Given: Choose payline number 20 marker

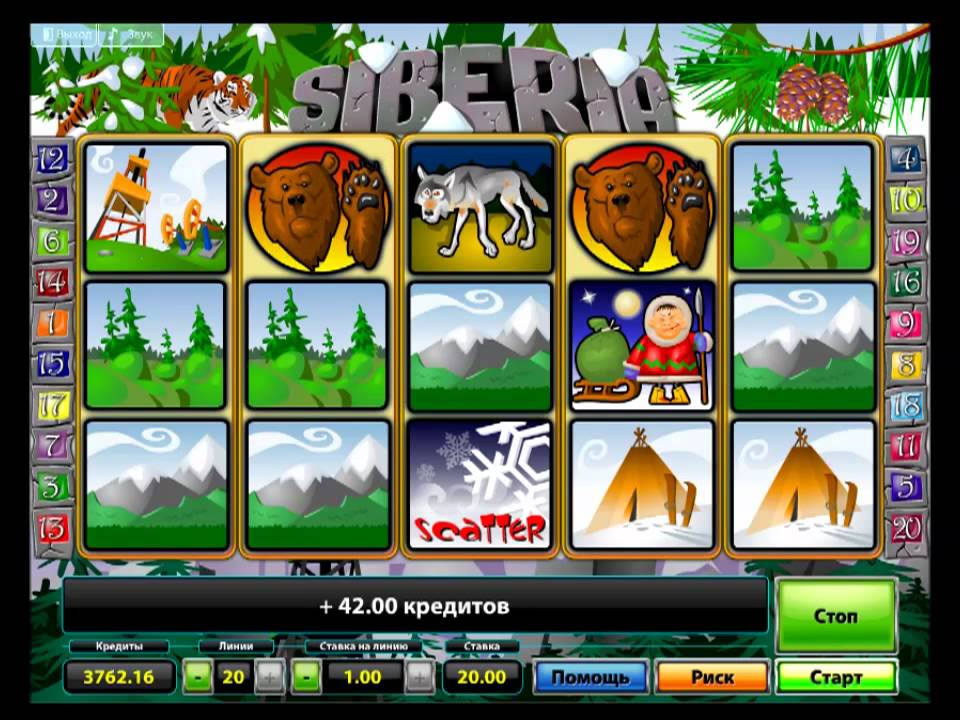Looking at the screenshot, I should [x=905, y=527].
